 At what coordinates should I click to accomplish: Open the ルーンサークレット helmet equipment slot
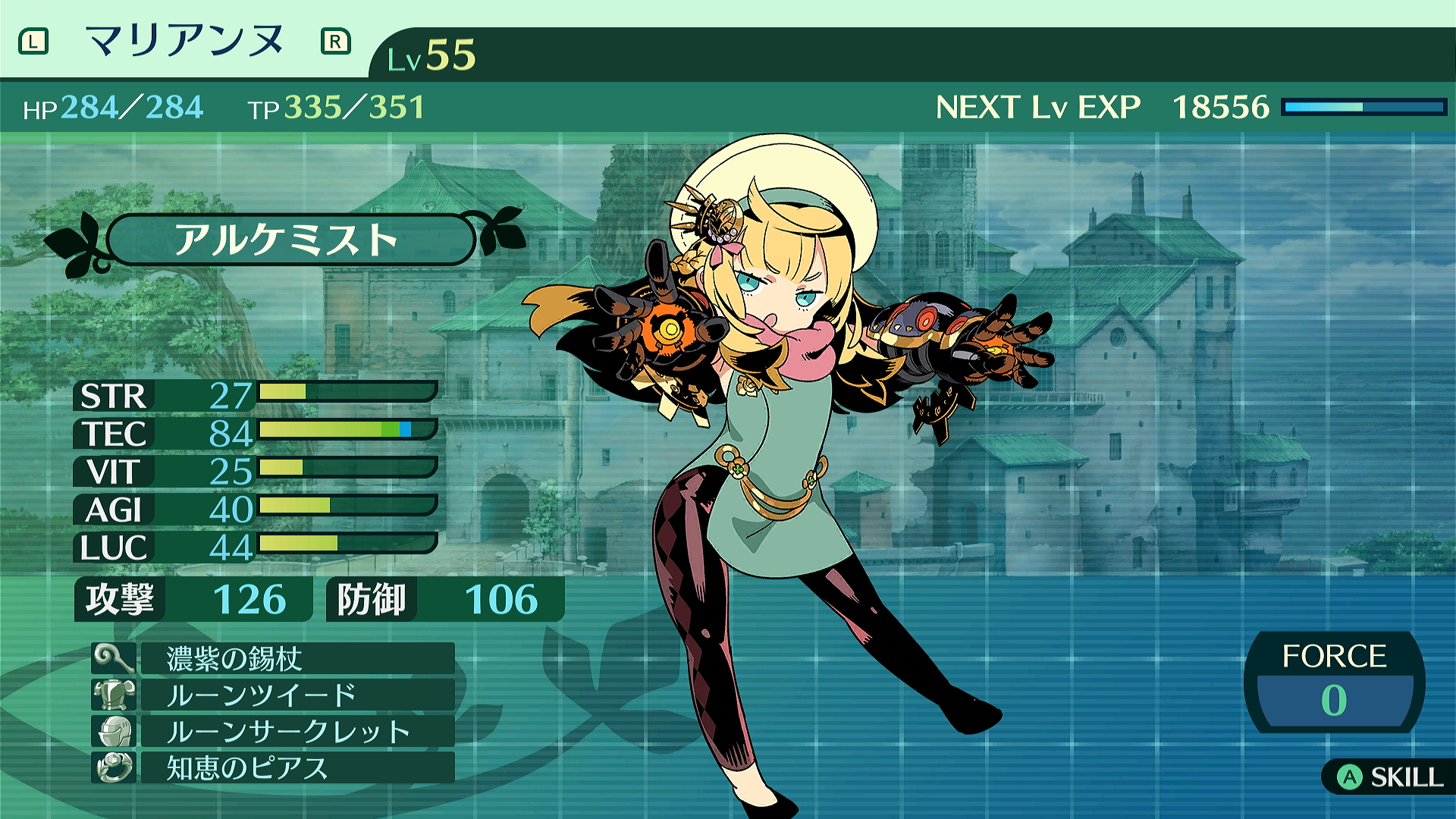pos(296,731)
